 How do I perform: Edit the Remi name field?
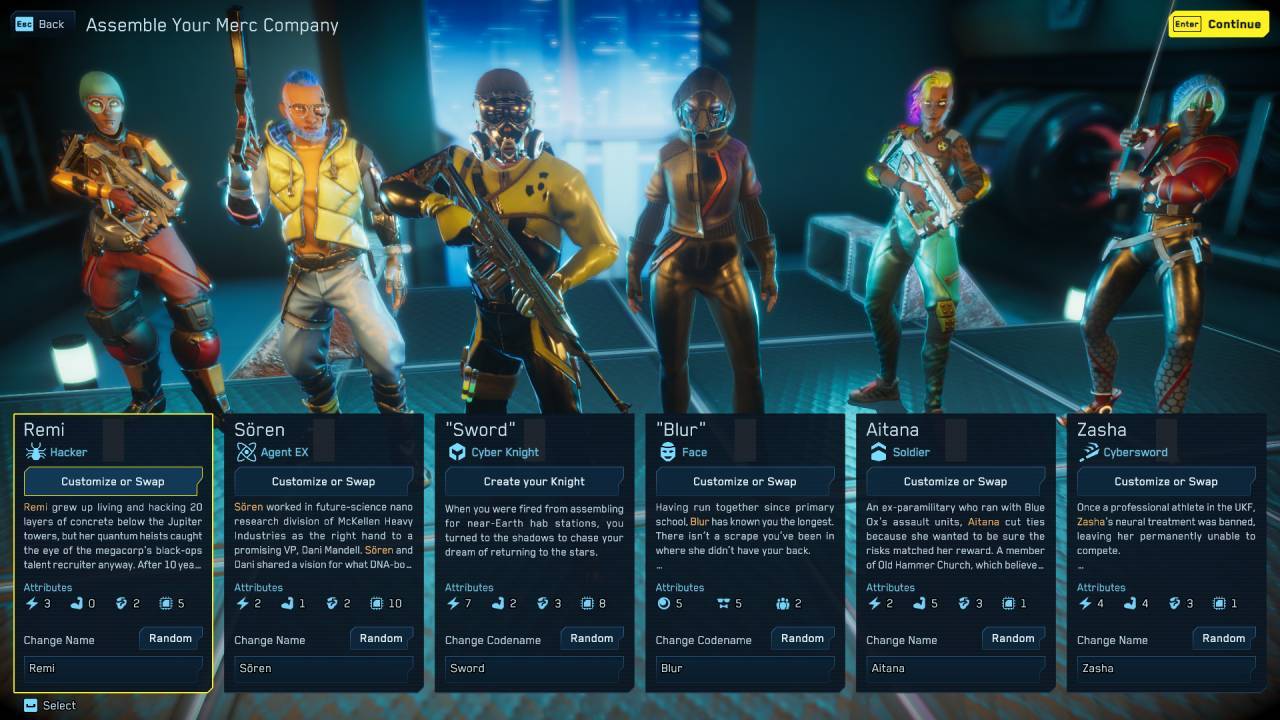point(113,668)
